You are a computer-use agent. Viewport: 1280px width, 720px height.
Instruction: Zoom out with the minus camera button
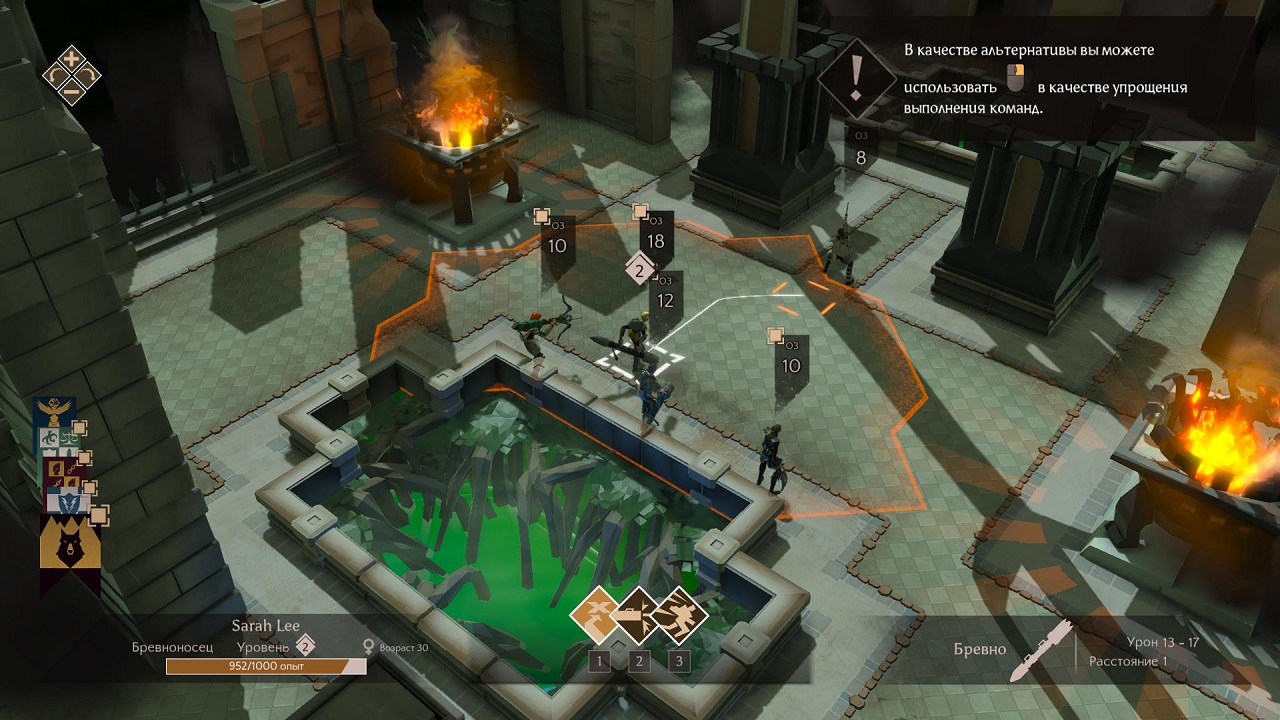(72, 93)
